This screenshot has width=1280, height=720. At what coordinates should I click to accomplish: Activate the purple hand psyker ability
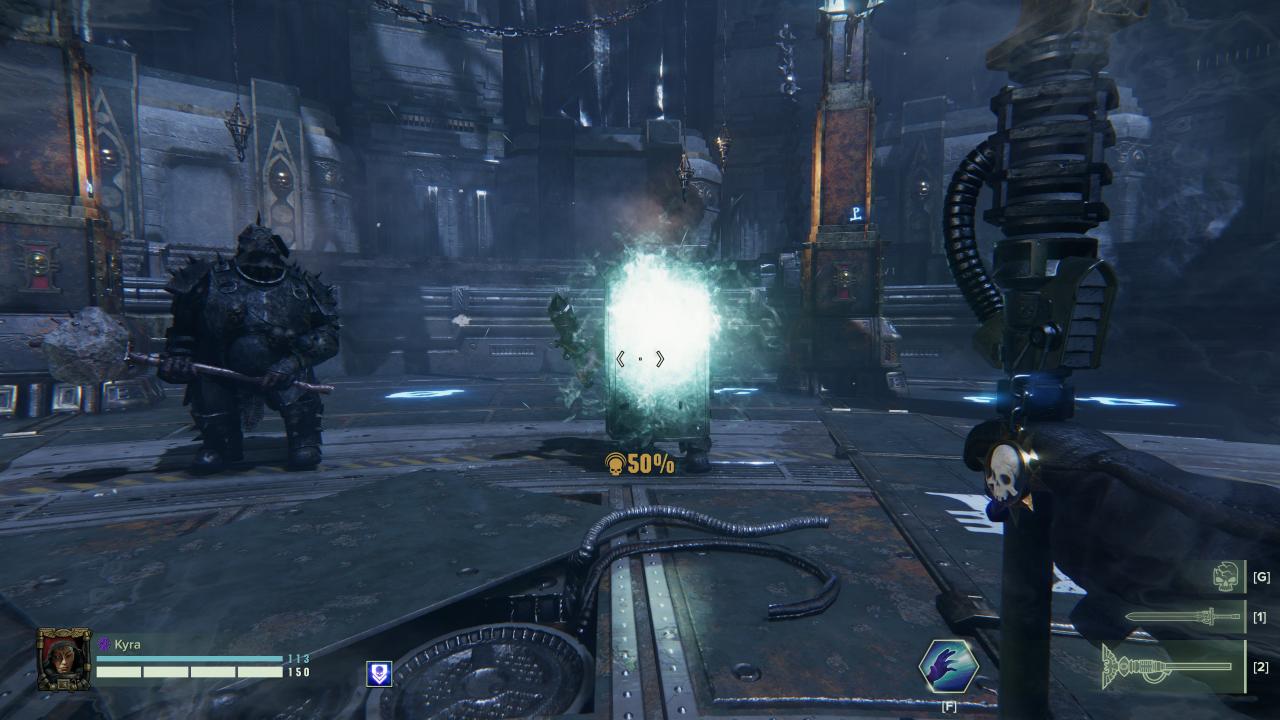(x=948, y=667)
